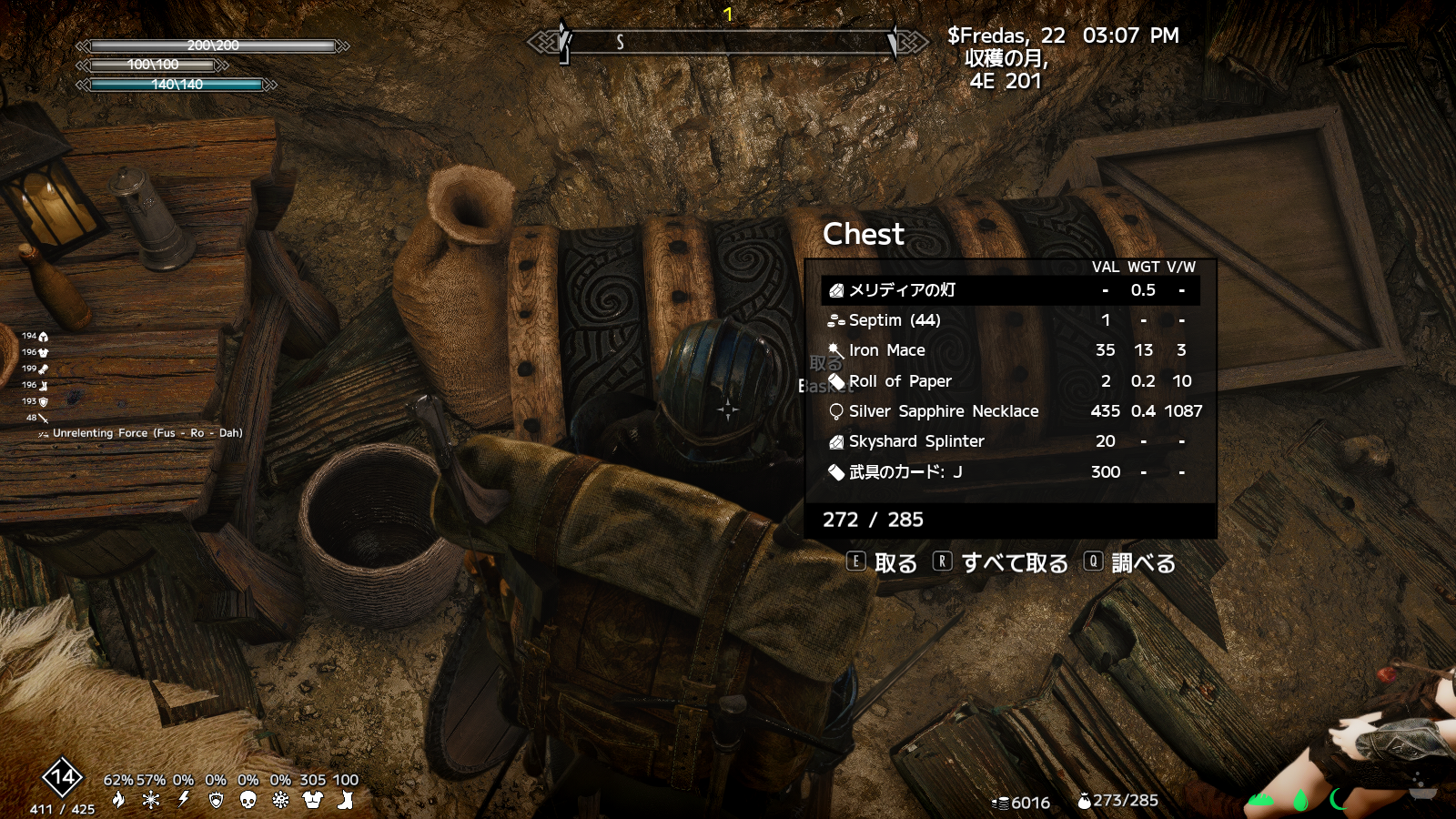Click すべて取る to take everything
1456x819 pixels.
(x=1001, y=563)
